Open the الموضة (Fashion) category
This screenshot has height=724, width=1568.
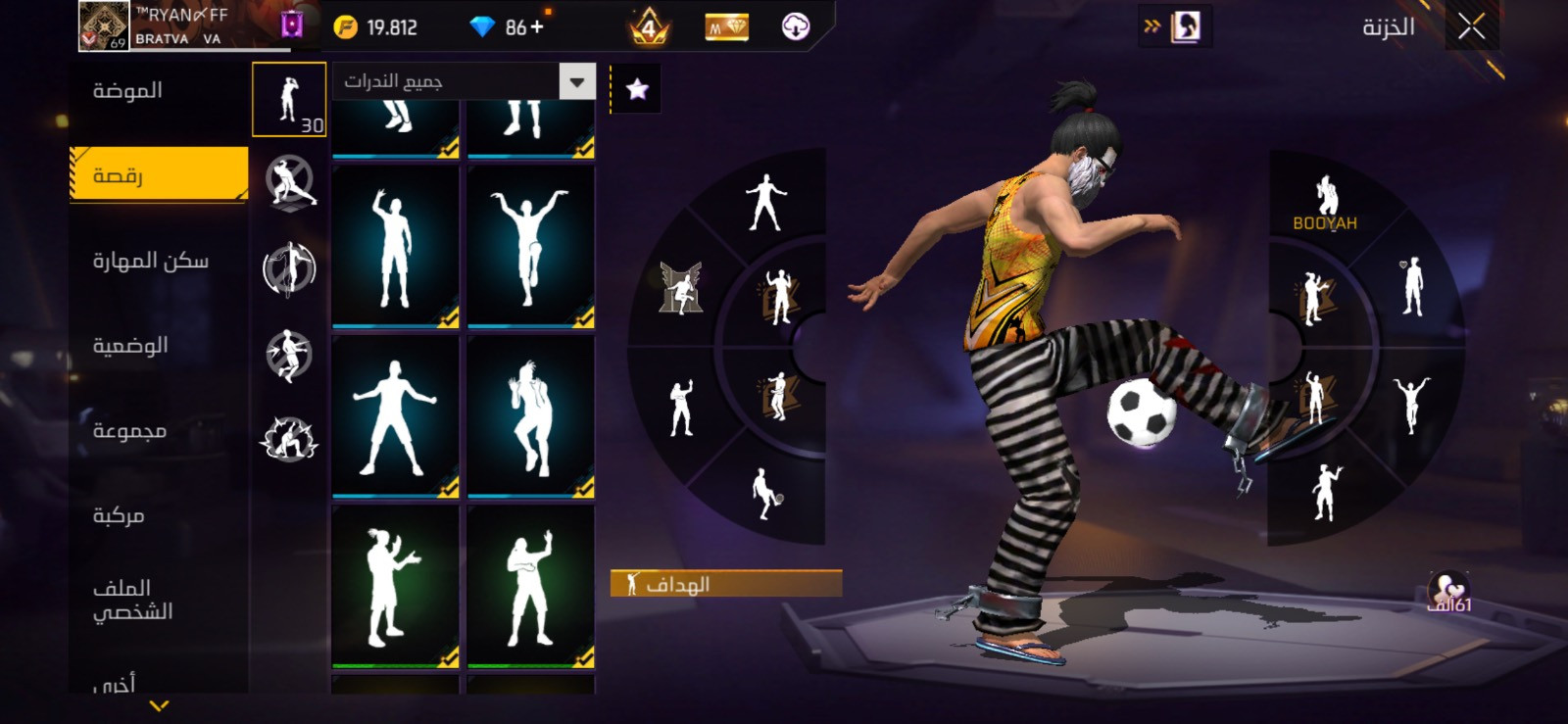(128, 91)
